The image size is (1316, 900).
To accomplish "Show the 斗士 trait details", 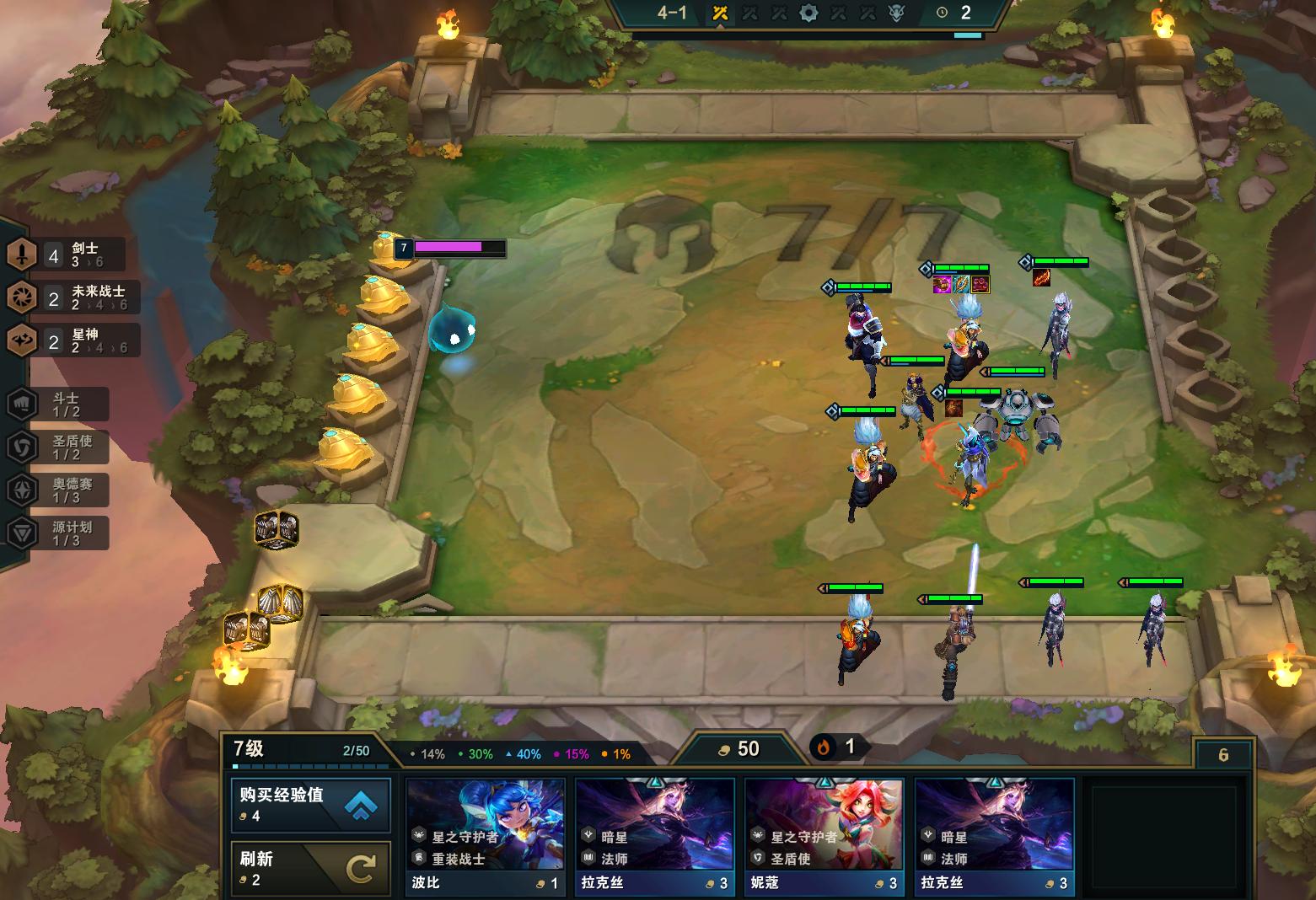I will point(59,404).
